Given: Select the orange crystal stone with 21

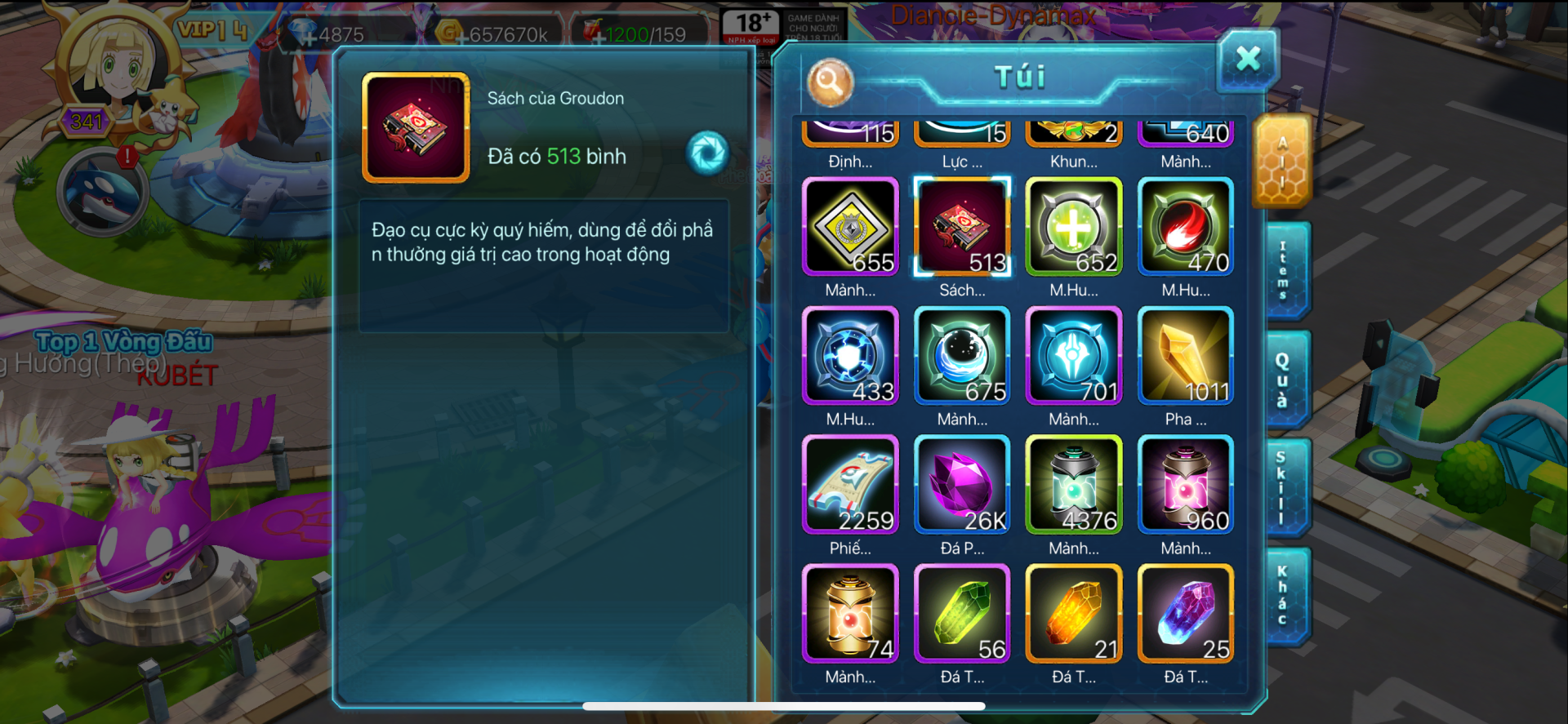Looking at the screenshot, I should (1074, 614).
